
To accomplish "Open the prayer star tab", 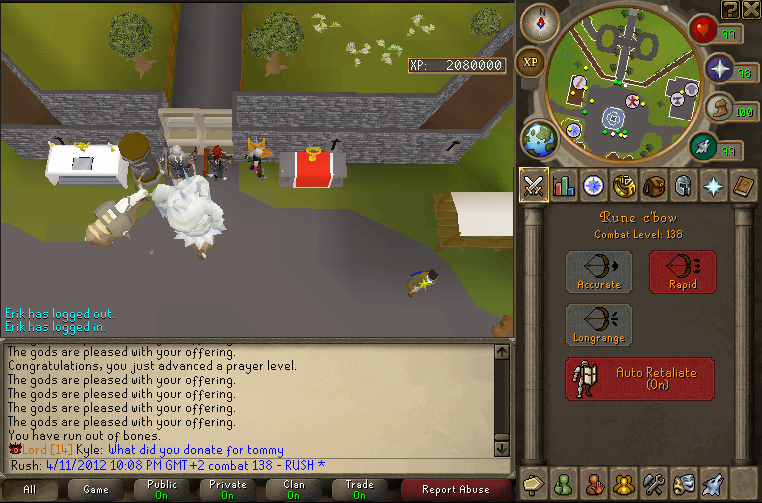I will click(x=714, y=186).
